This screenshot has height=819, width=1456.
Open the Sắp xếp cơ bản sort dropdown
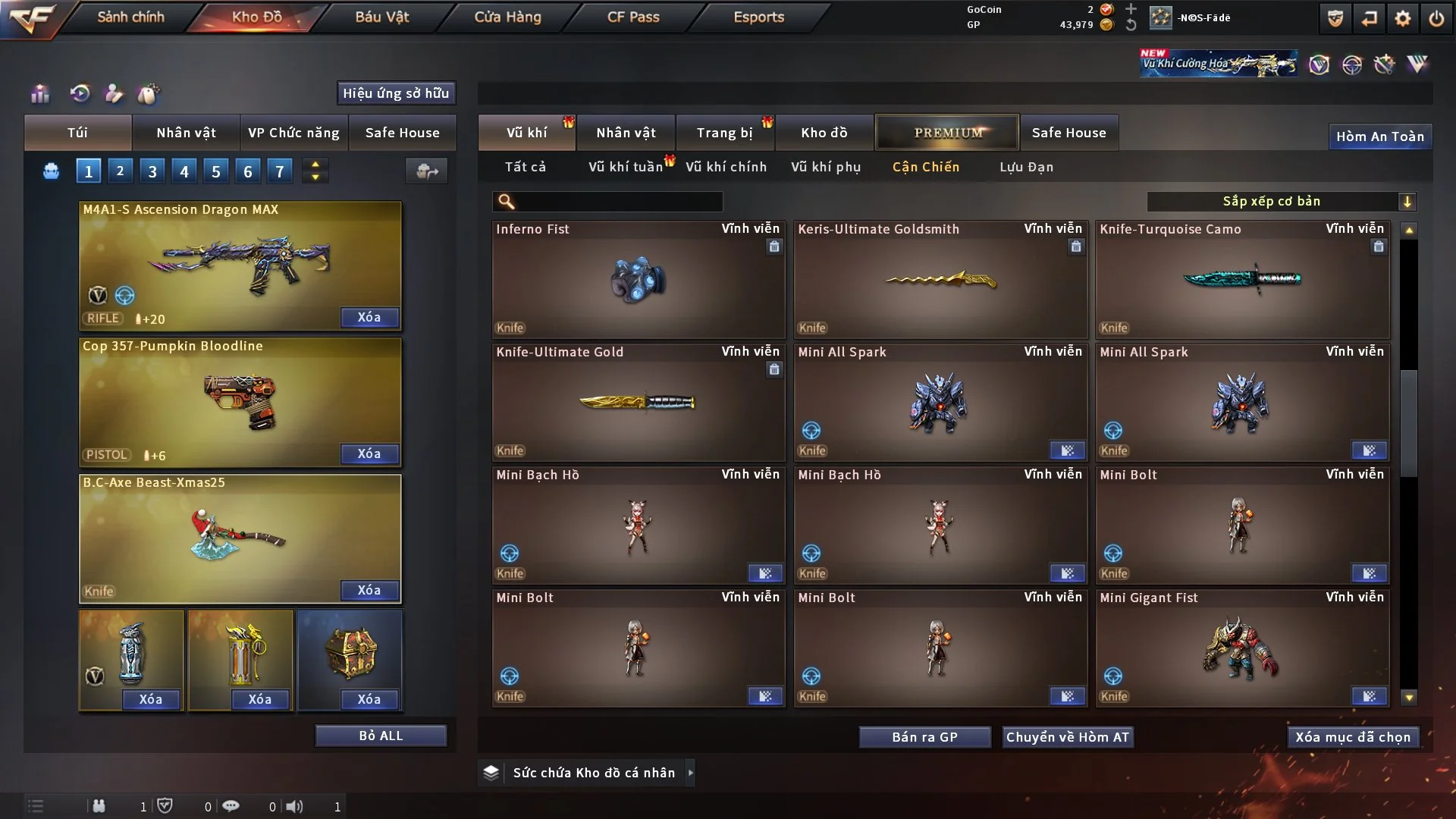[x=1281, y=201]
